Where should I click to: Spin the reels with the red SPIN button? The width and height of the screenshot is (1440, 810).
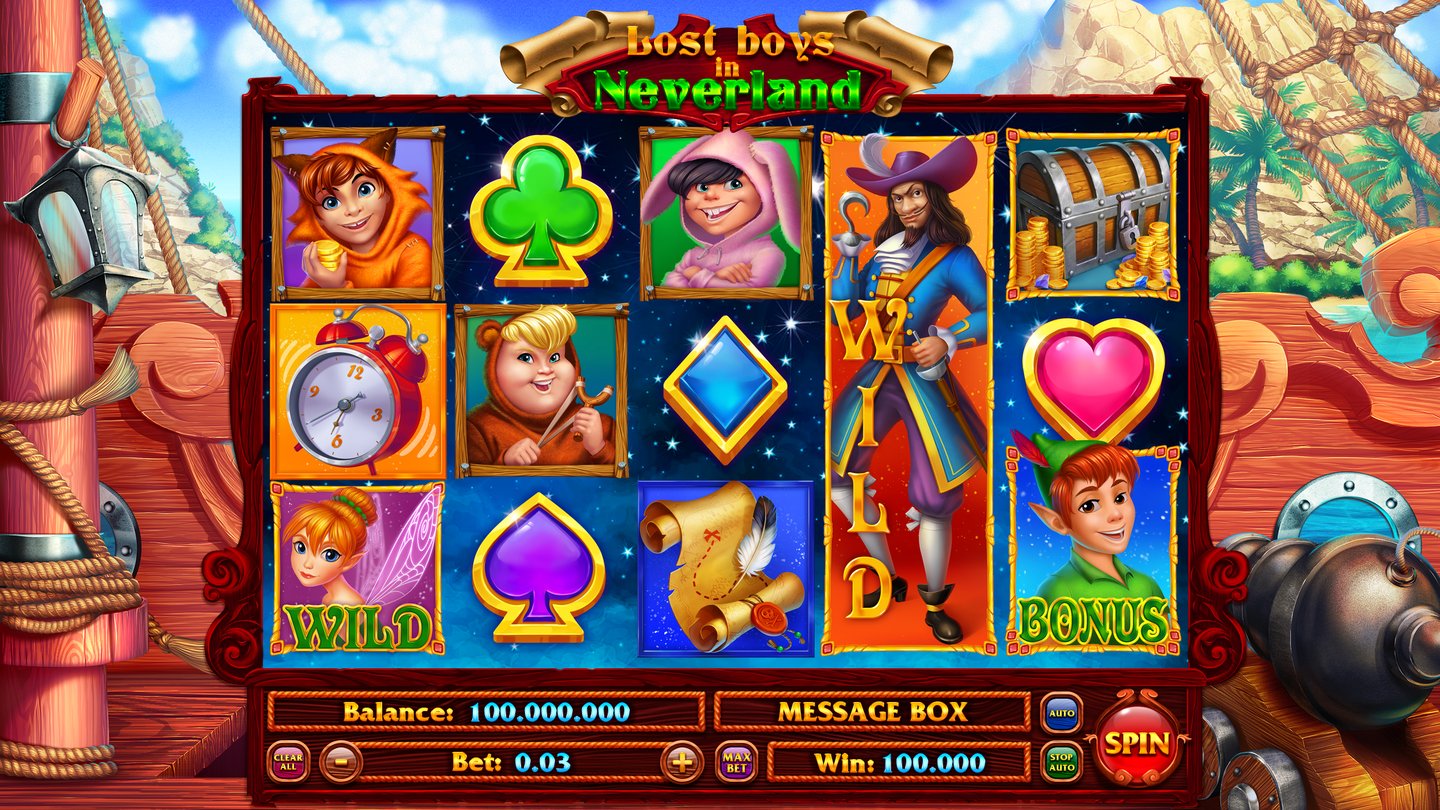(x=1137, y=742)
